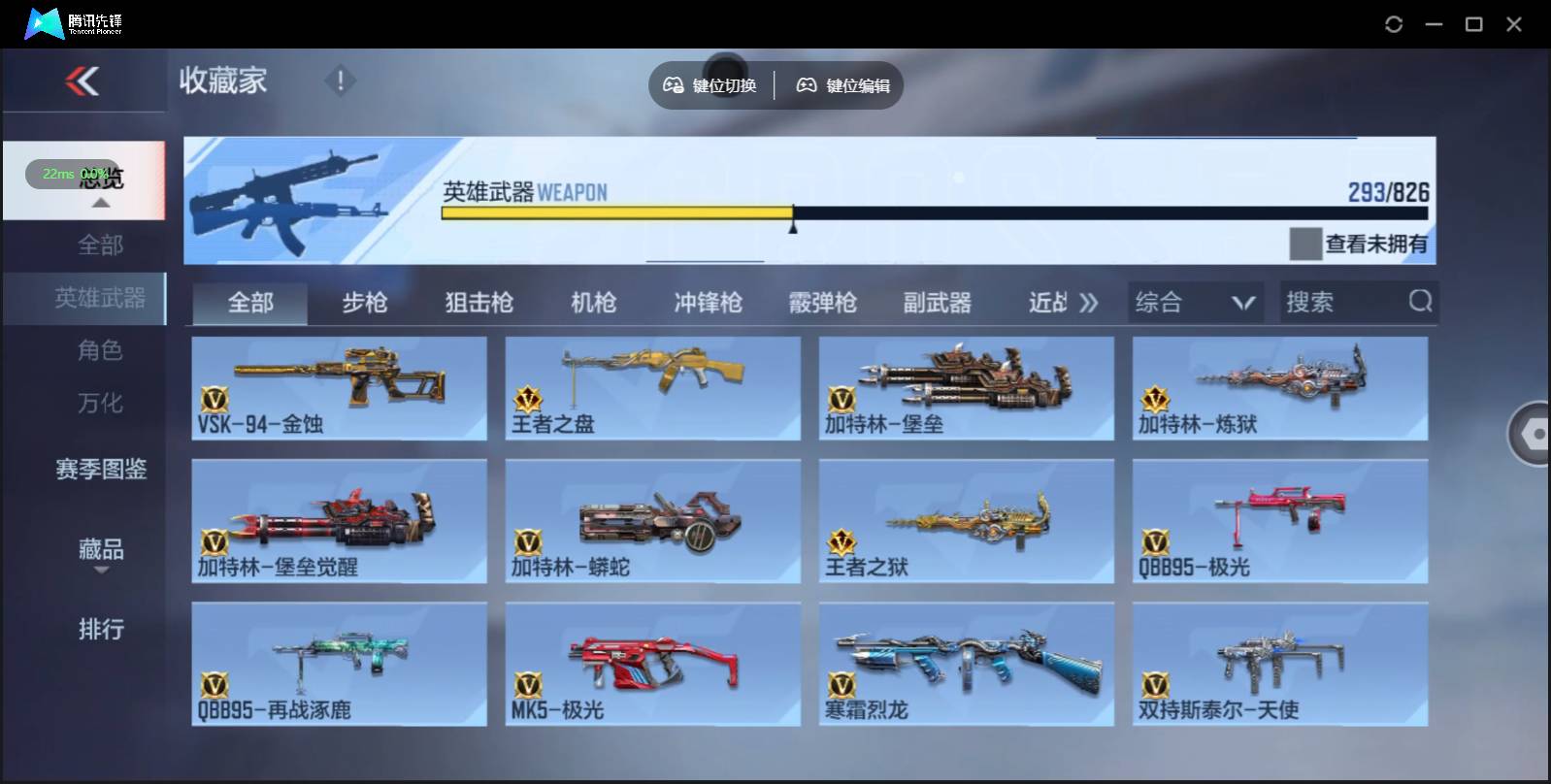Viewport: 1551px width, 784px height.
Task: Open the exclamation info icon next to 收藏家
Action: click(340, 82)
